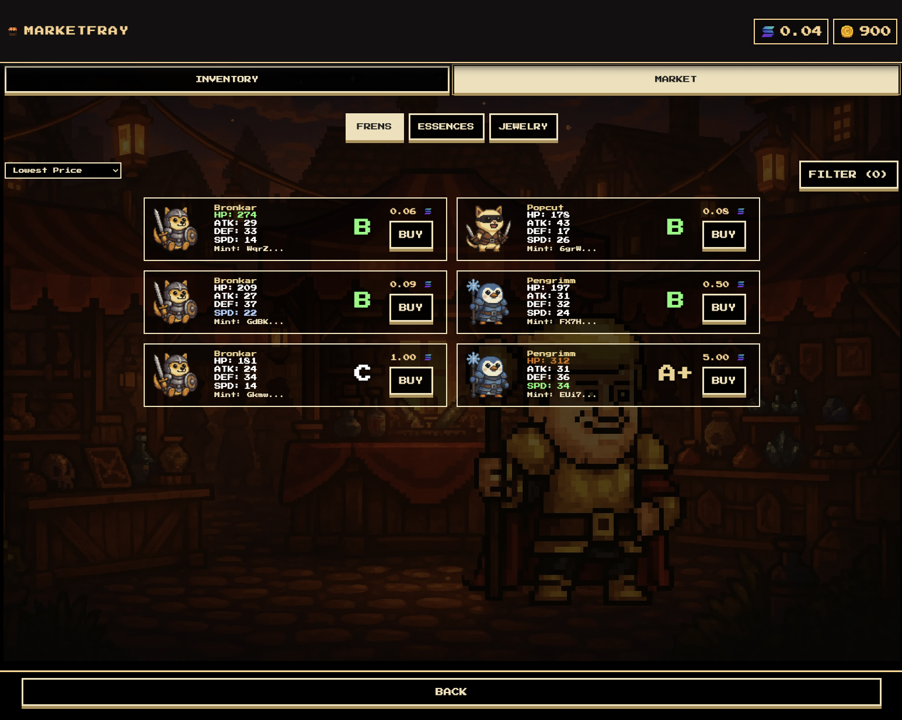Select the Market tab

pos(675,79)
